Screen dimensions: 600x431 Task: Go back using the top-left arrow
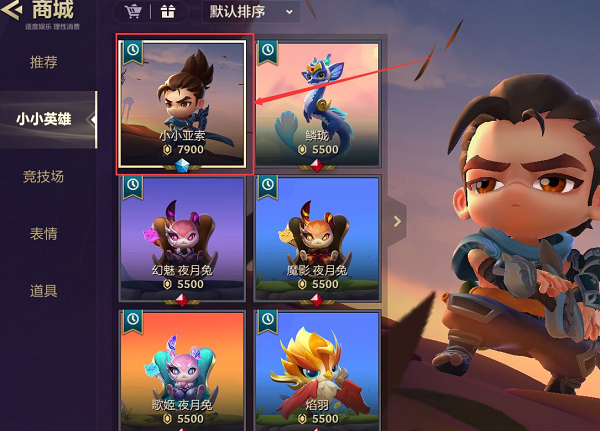click(12, 11)
